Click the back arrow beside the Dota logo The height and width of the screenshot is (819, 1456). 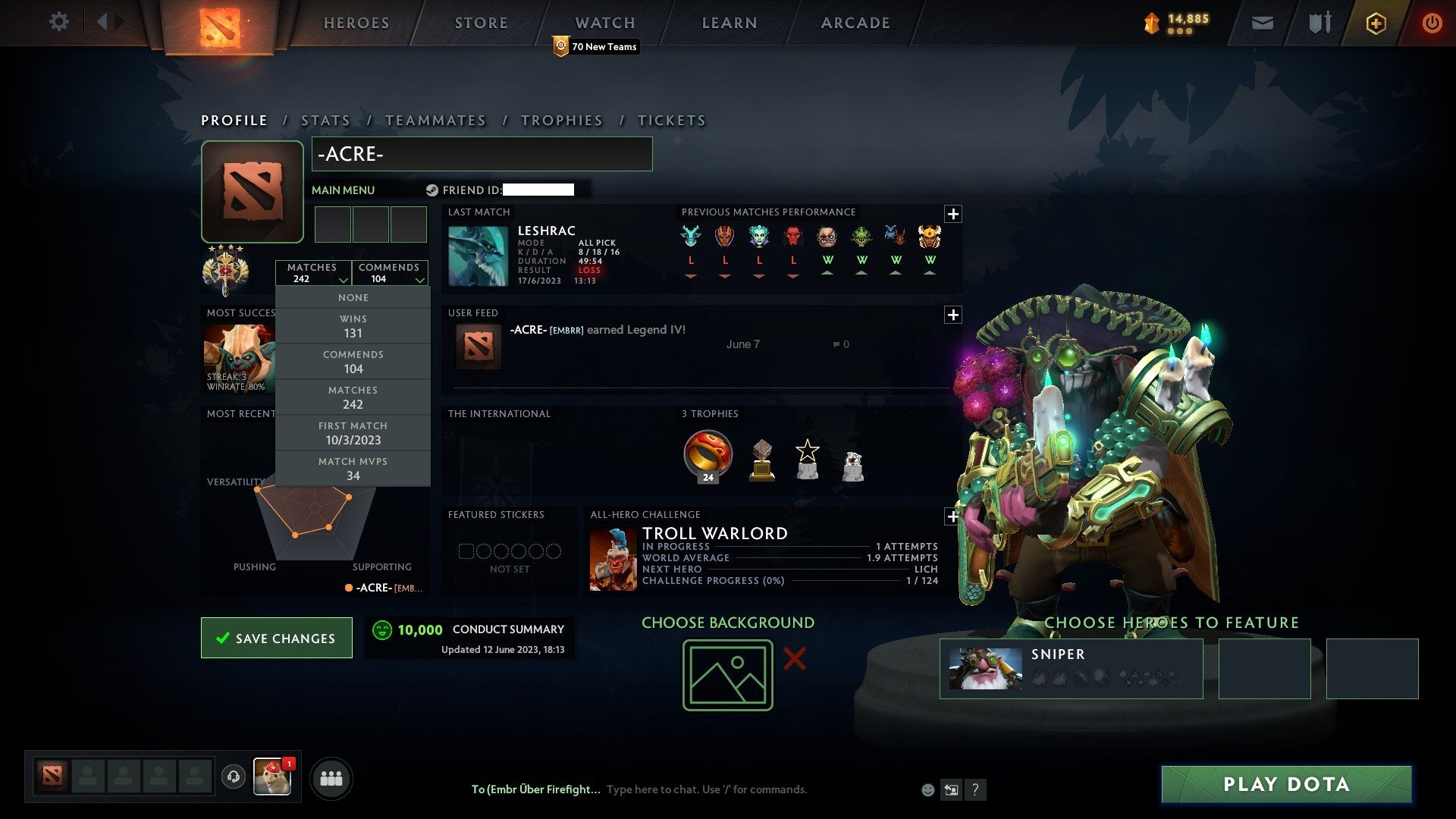pos(103,21)
